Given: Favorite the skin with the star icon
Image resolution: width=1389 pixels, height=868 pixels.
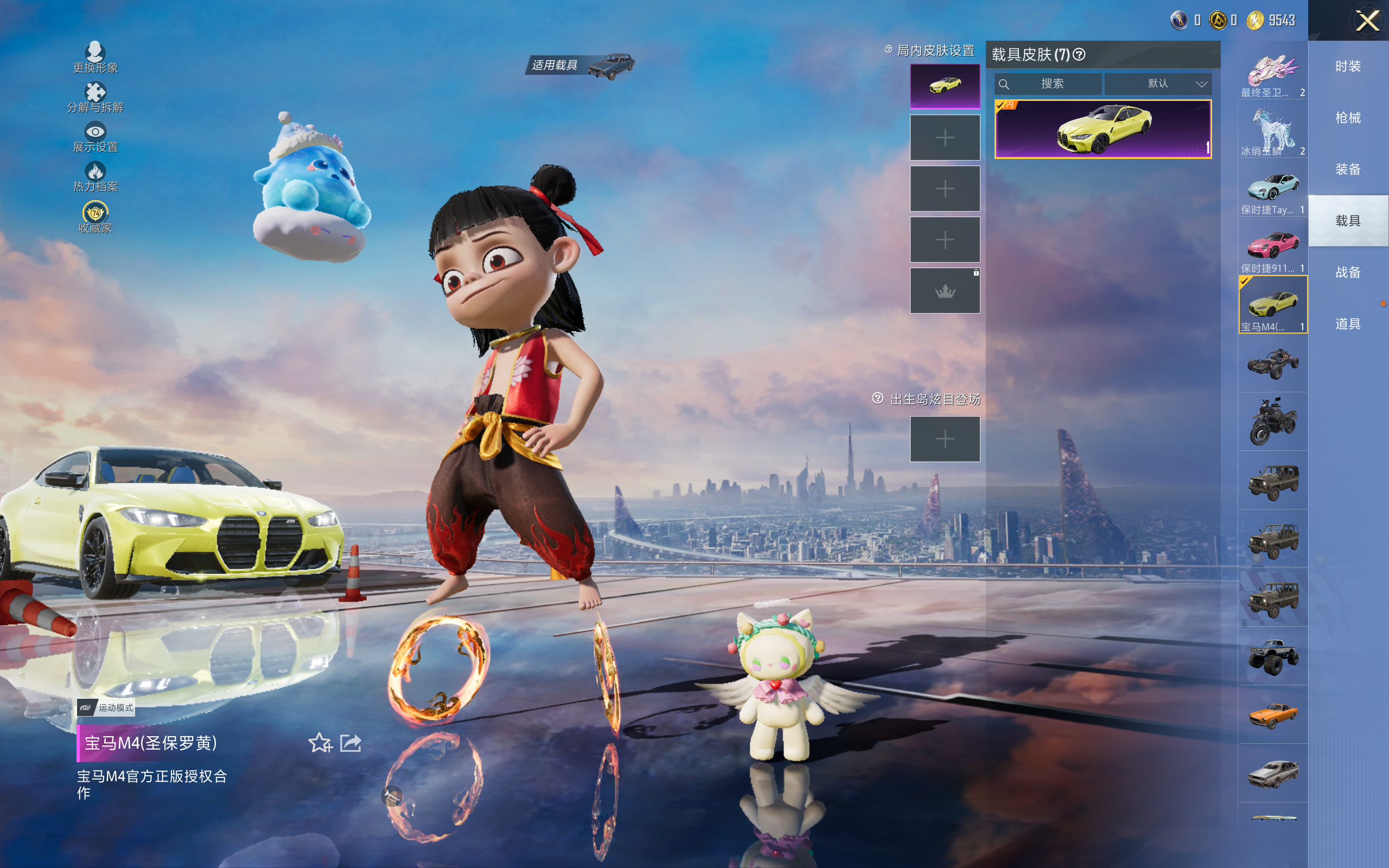Looking at the screenshot, I should [320, 743].
